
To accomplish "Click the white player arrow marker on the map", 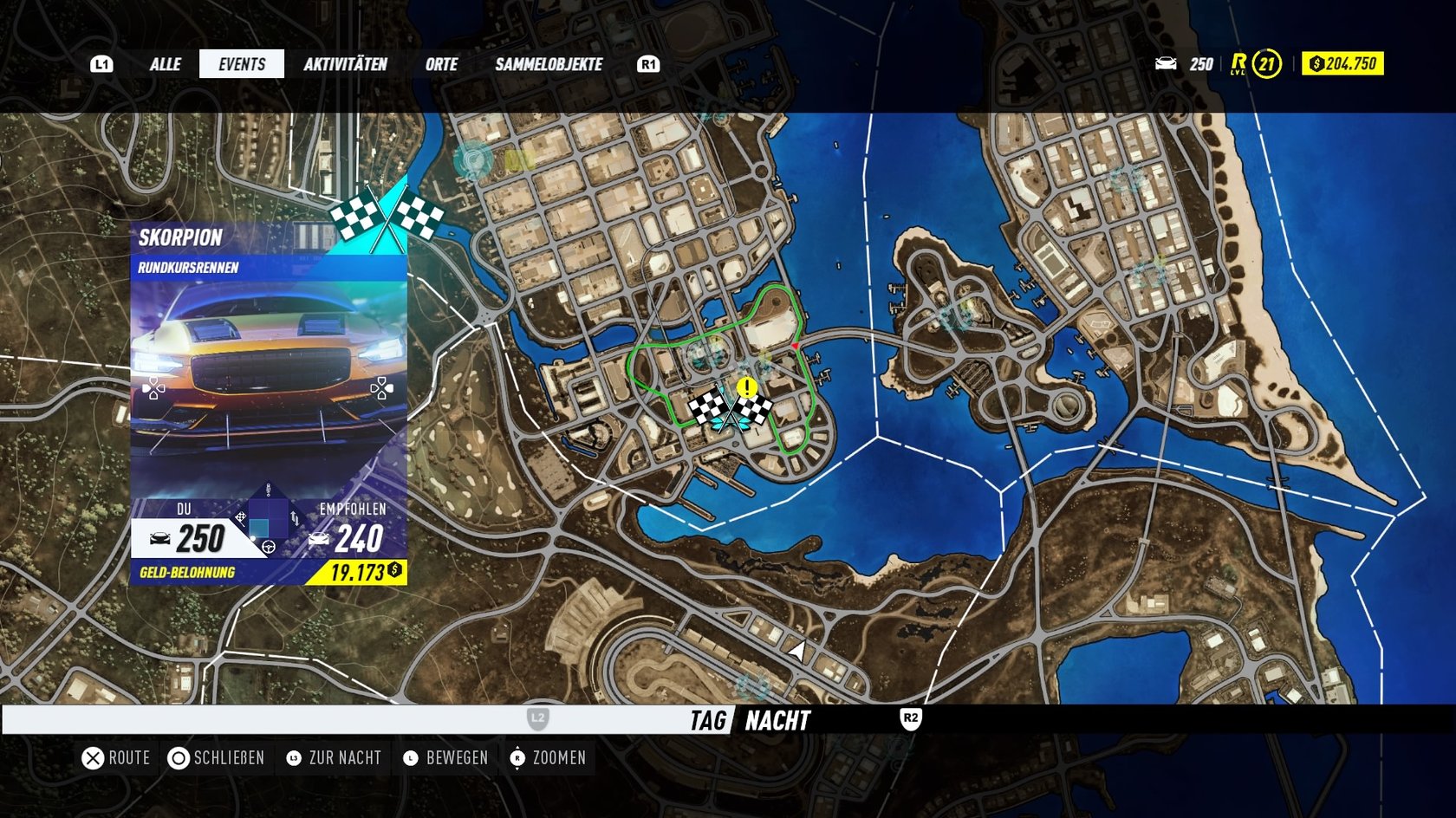I will 797,649.
